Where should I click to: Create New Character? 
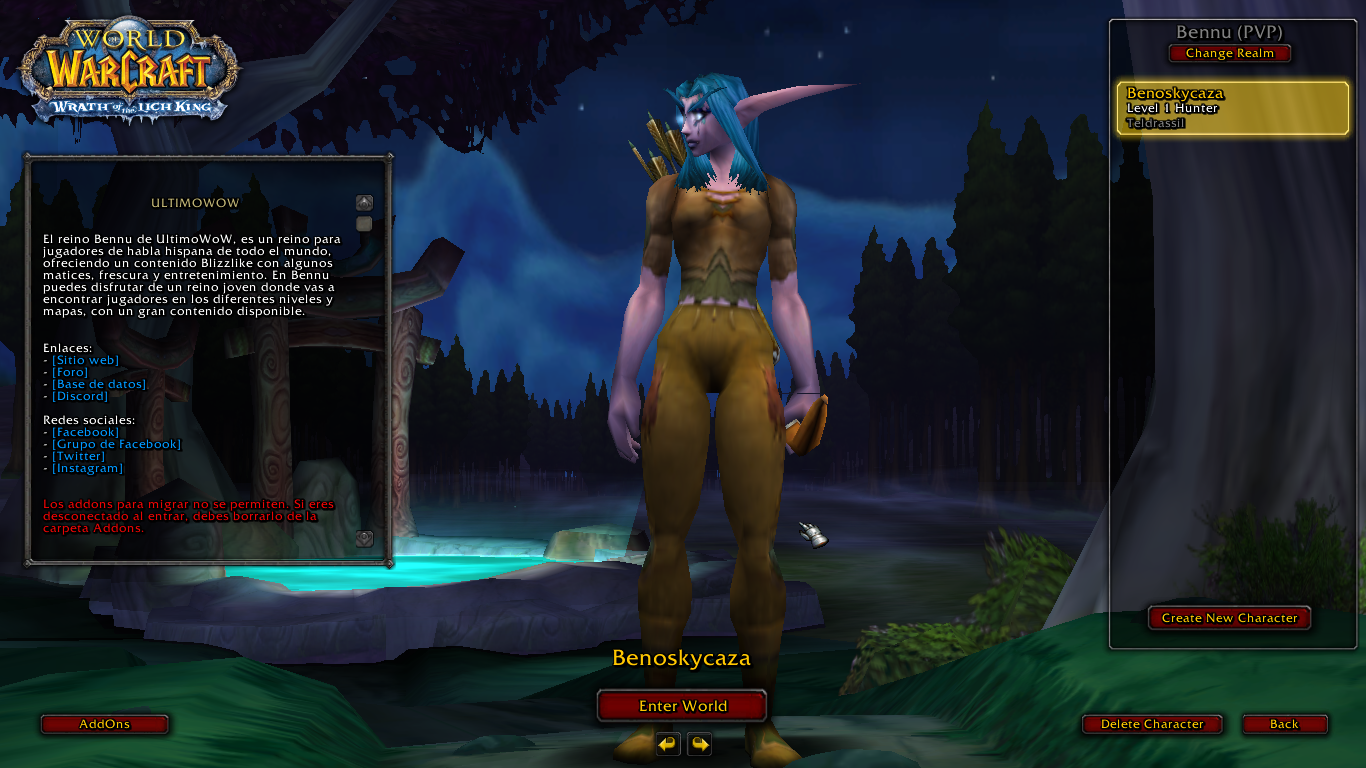(x=1229, y=618)
